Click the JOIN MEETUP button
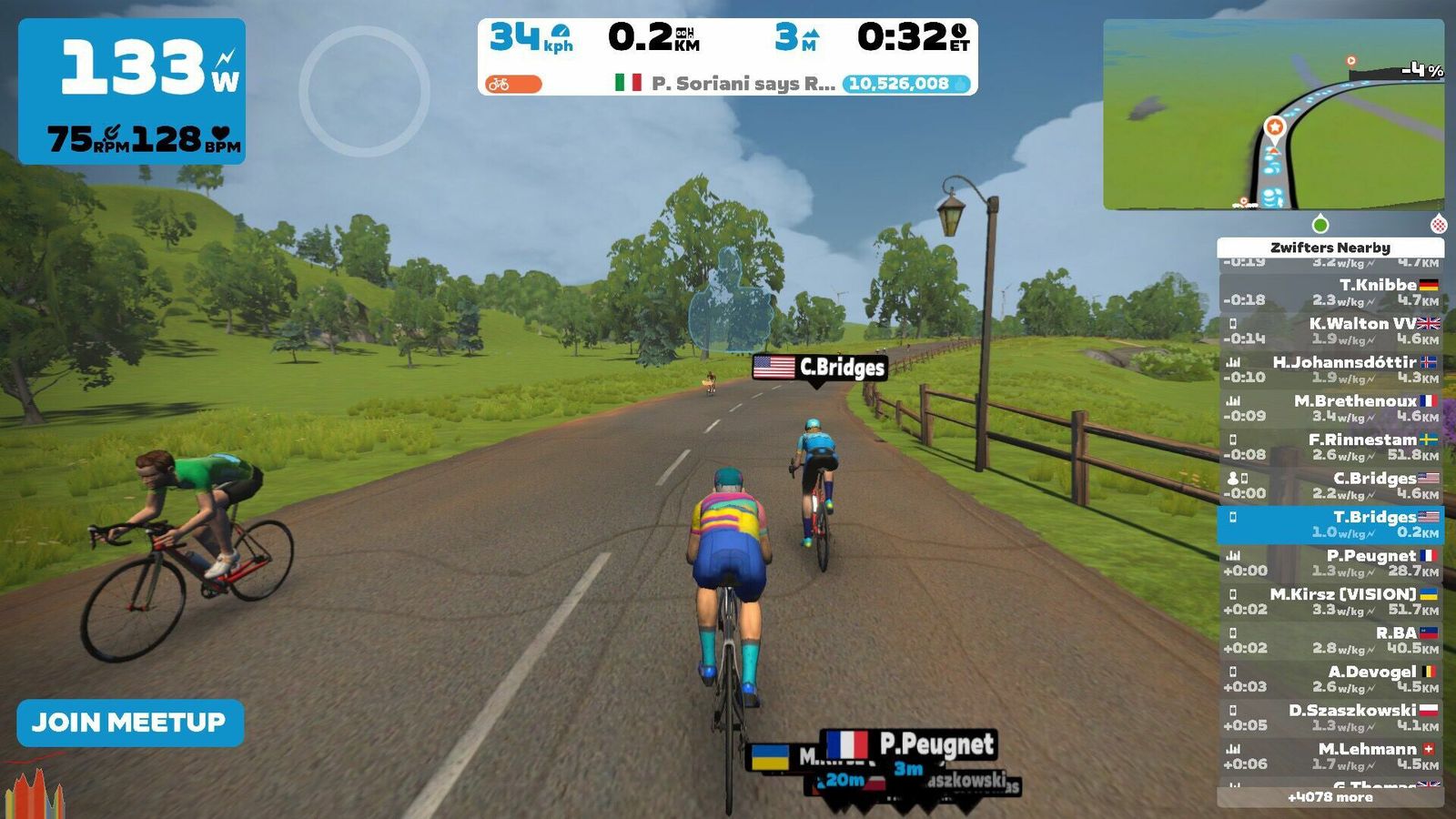This screenshot has height=819, width=1456. coord(129,723)
